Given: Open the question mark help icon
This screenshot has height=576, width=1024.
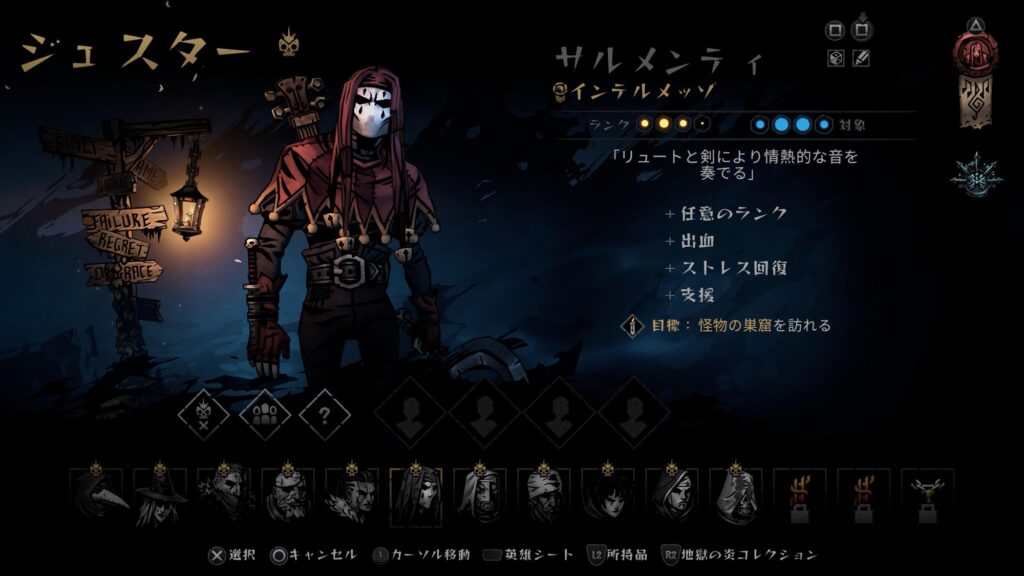Looking at the screenshot, I should 325,412.
